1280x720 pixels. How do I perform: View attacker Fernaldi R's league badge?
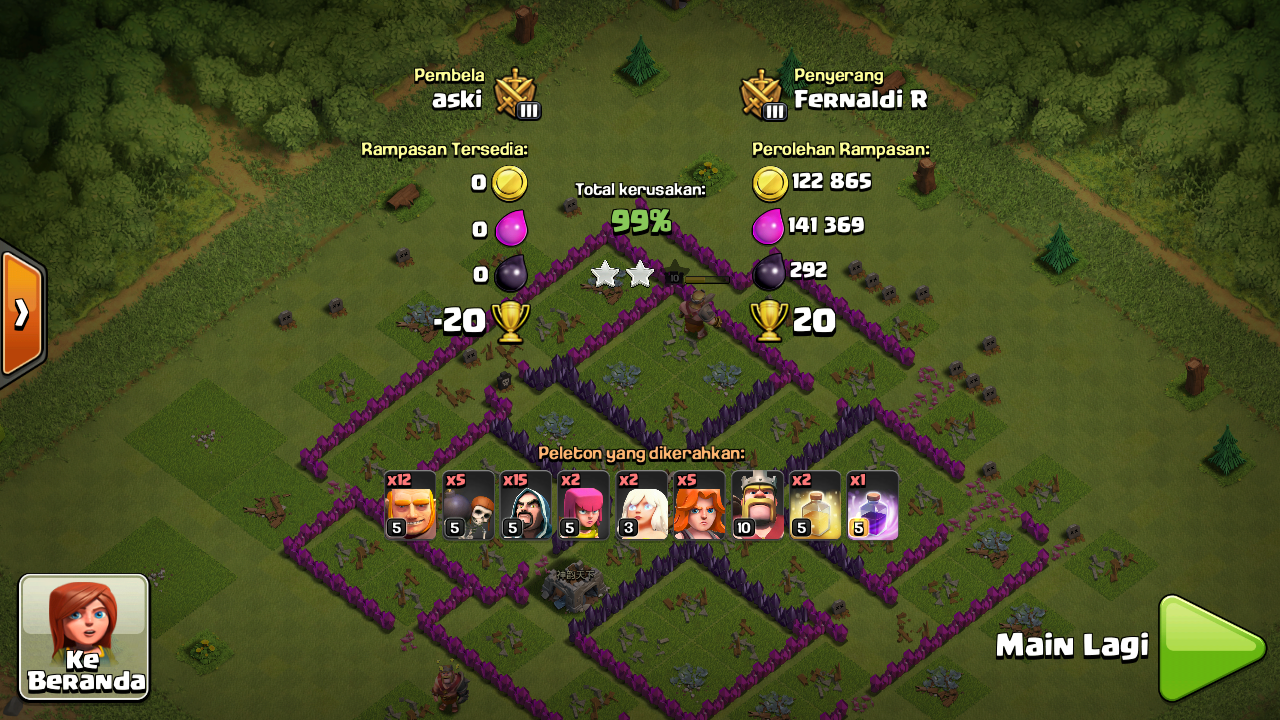[x=762, y=94]
